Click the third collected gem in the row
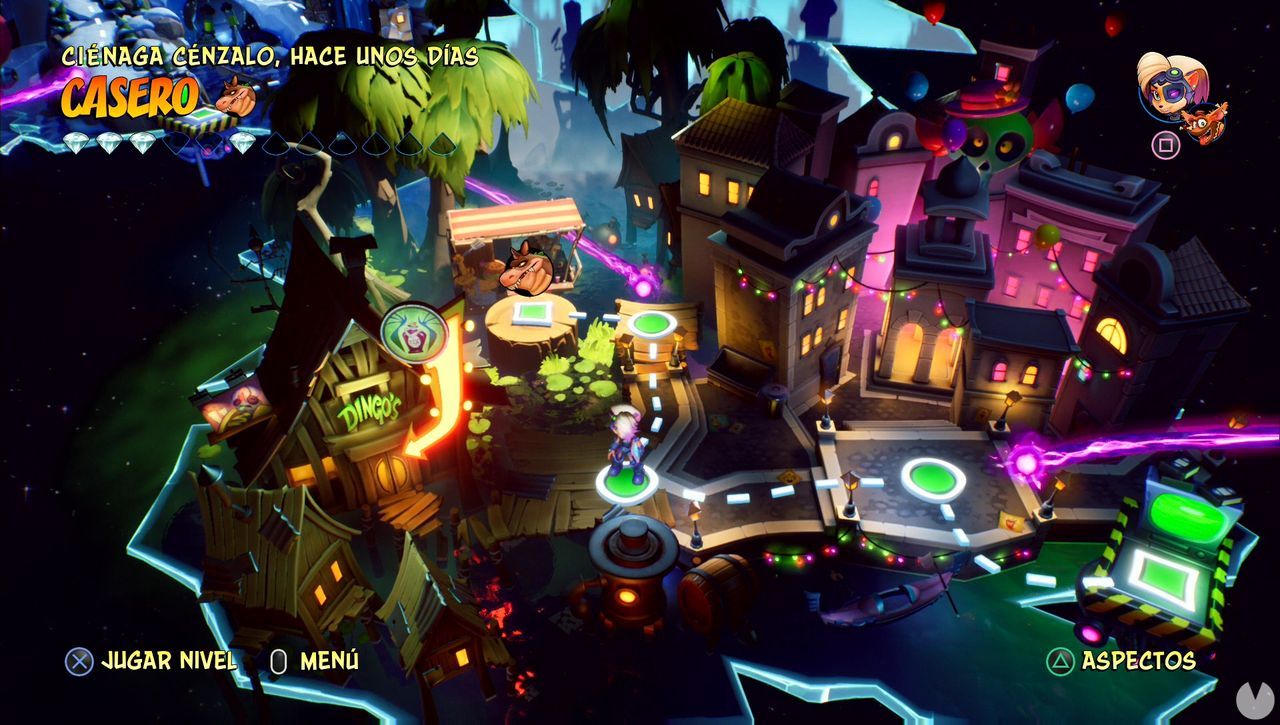Screen dimensions: 1280x725 click(141, 142)
